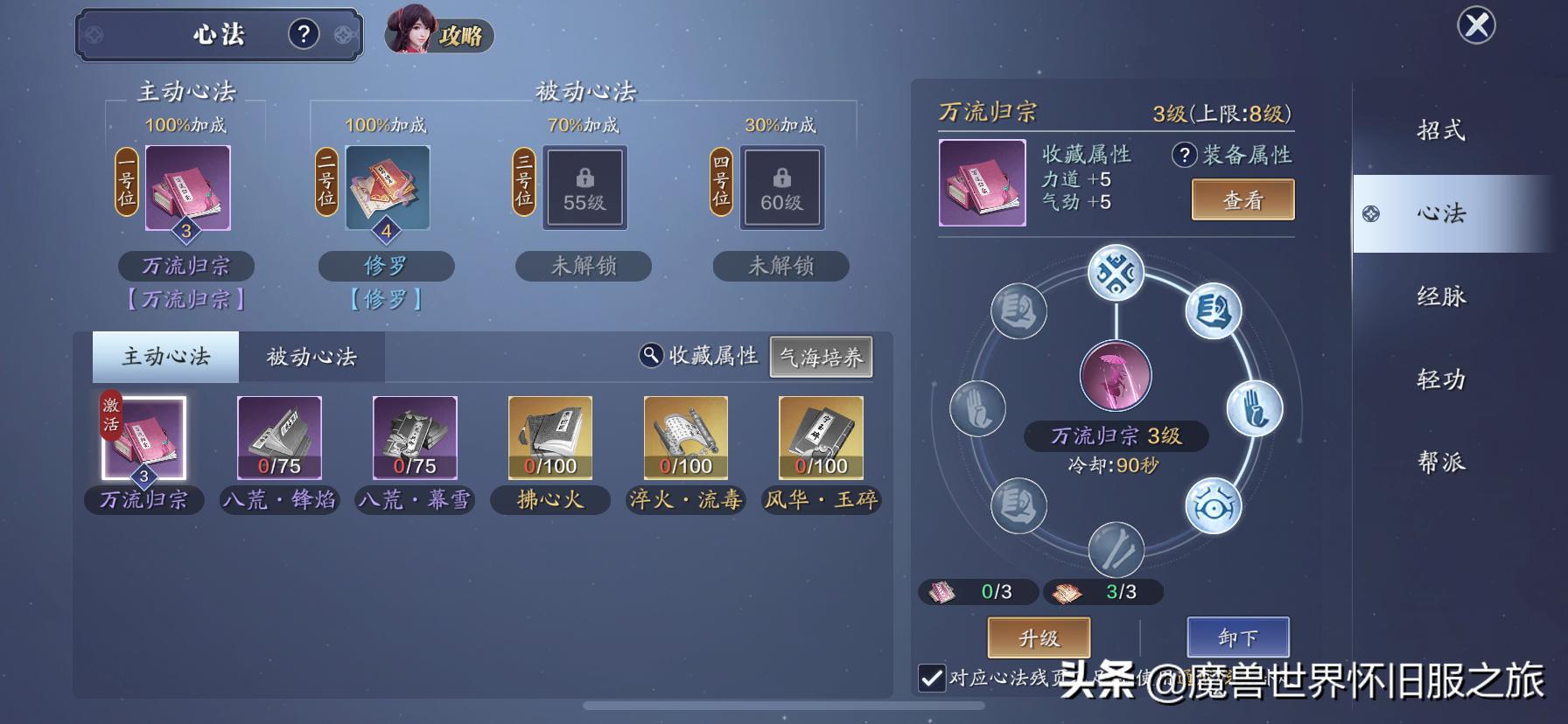
Task: Select the 八荒·锋焰 mindset icon
Action: pyautogui.click(x=279, y=437)
